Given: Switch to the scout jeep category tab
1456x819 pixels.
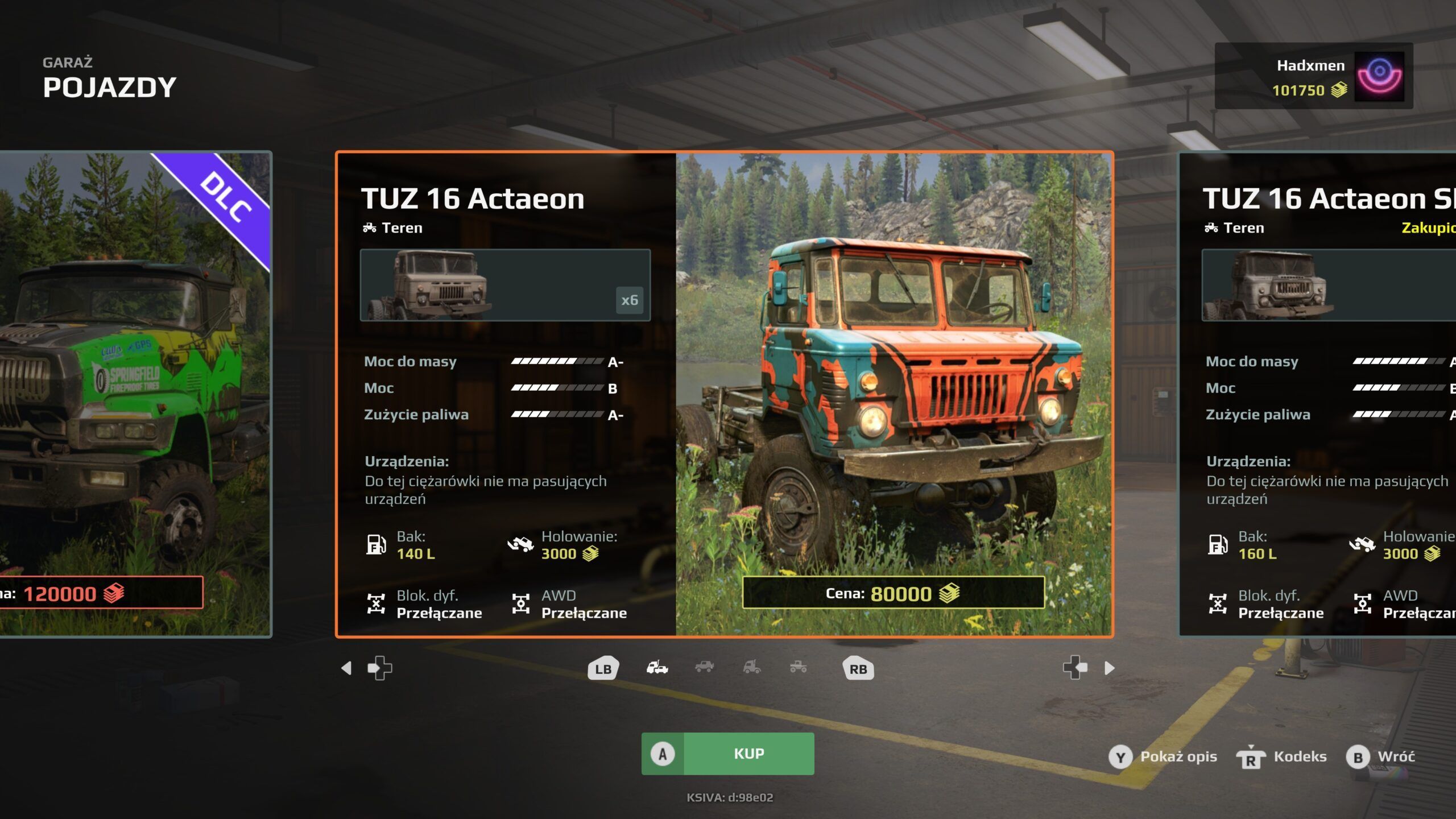Looking at the screenshot, I should tap(704, 667).
